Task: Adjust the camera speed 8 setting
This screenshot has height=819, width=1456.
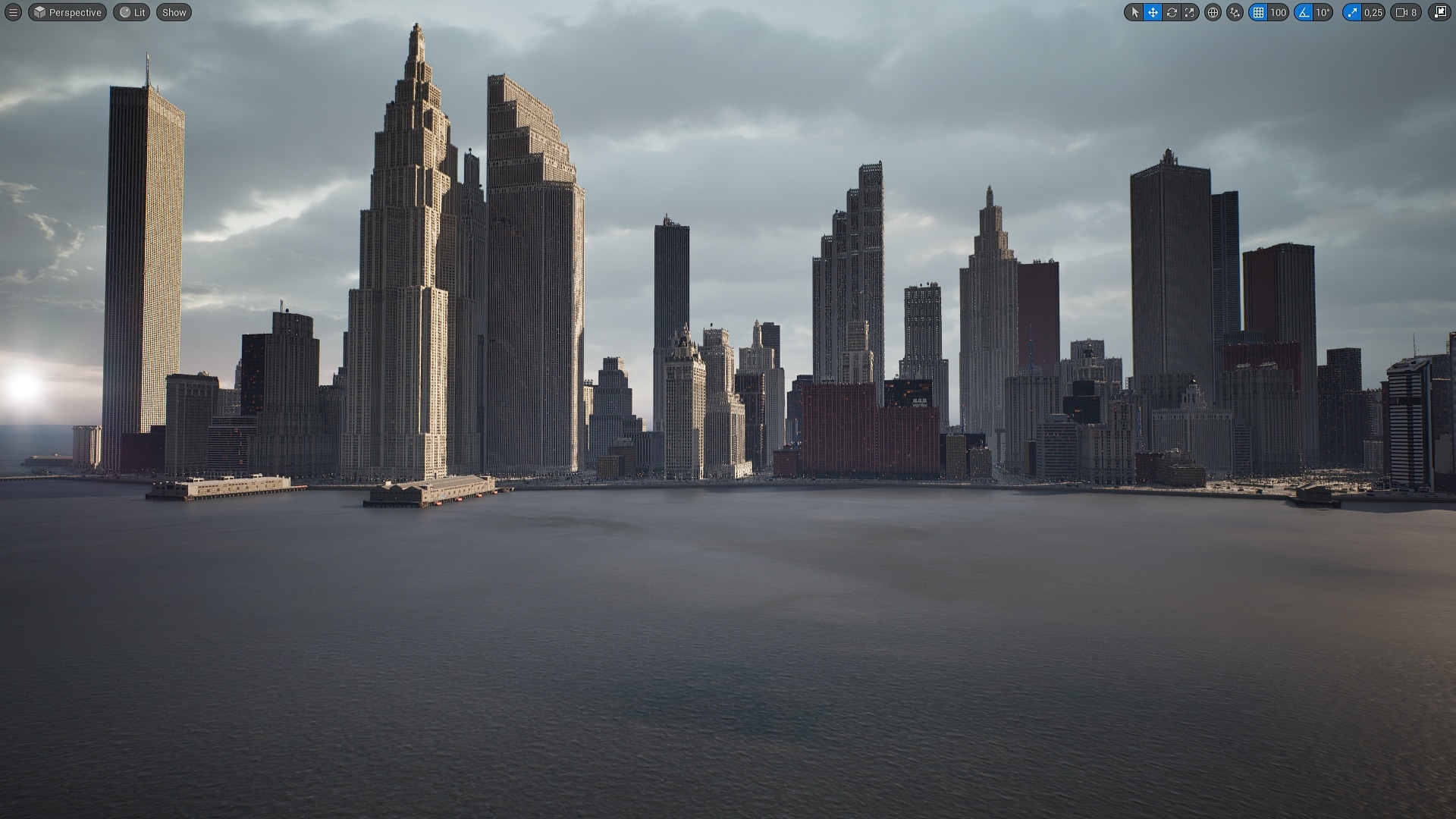Action: (x=1406, y=12)
